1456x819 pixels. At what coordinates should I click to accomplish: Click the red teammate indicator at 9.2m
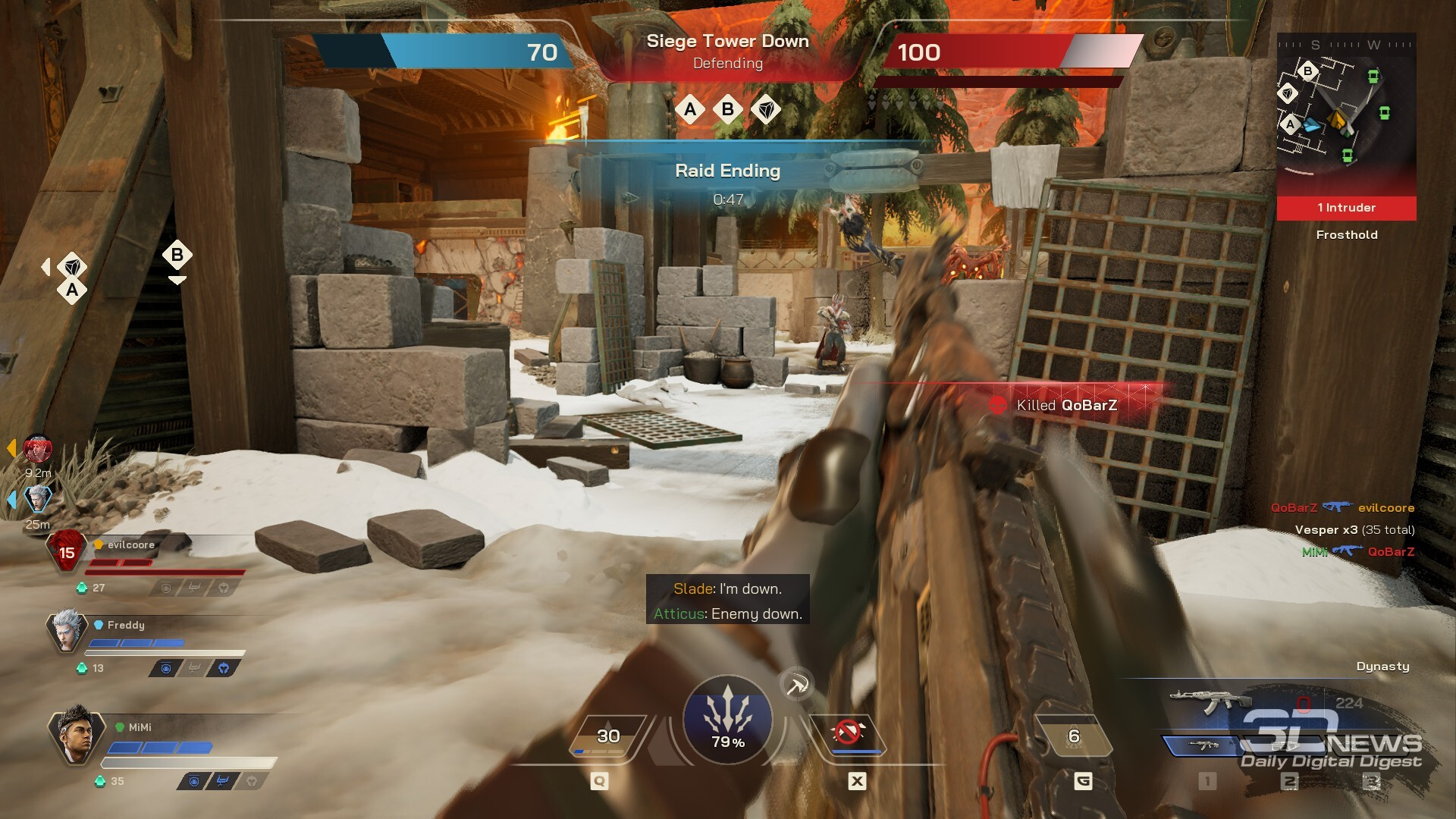[37, 450]
